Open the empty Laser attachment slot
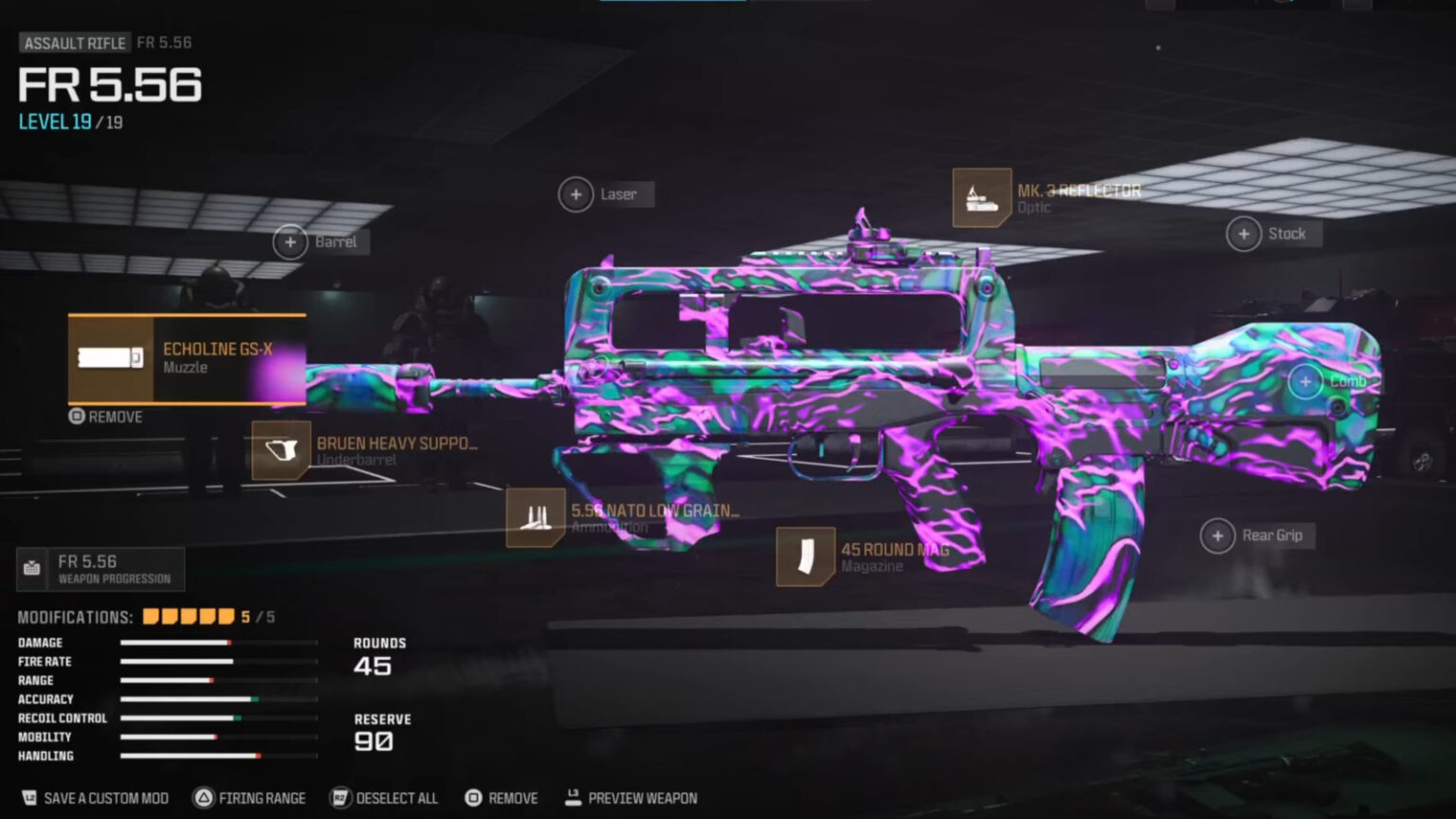This screenshot has height=819, width=1456. click(576, 193)
